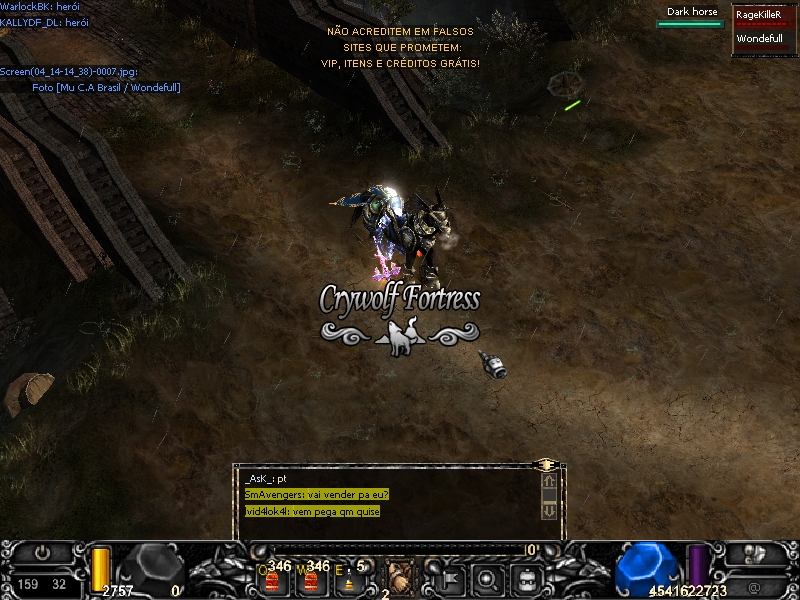Click the friends icon button
The width and height of the screenshot is (800, 600).
(x=755, y=555)
